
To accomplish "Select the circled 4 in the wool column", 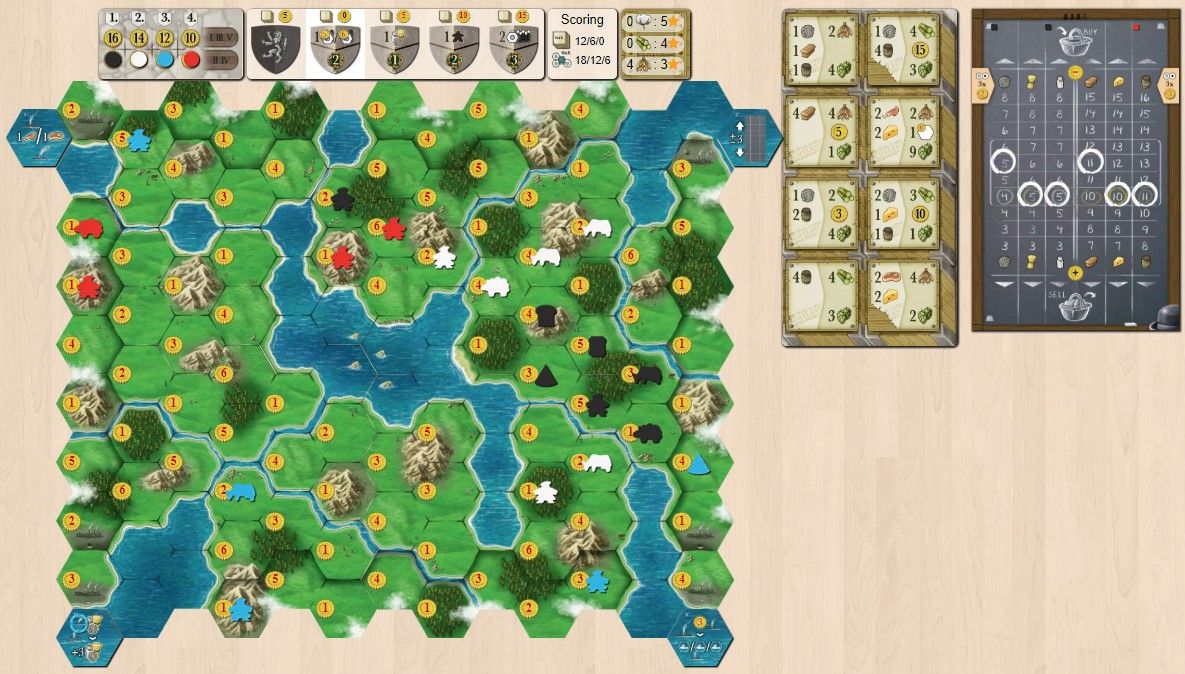I will (x=1002, y=195).
